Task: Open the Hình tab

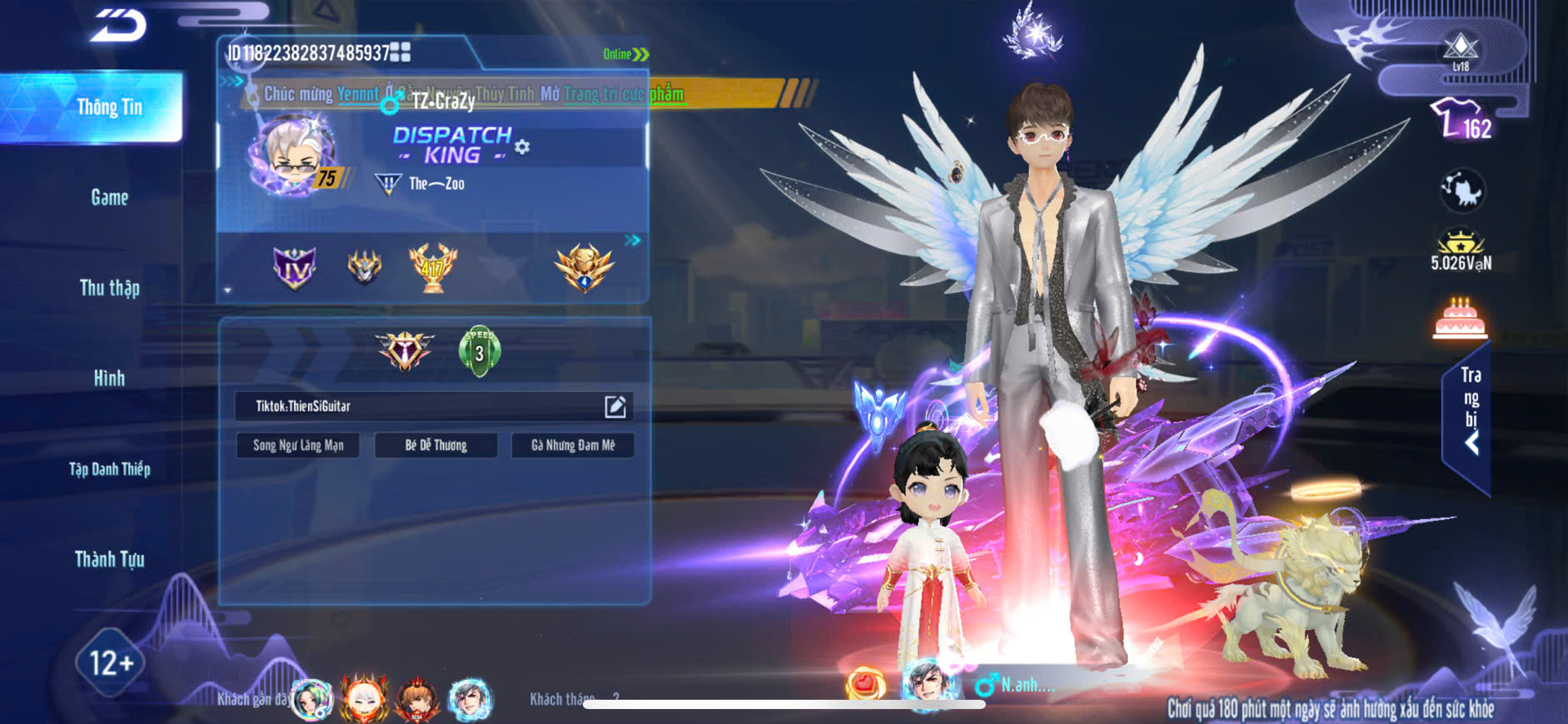Action: tap(109, 379)
